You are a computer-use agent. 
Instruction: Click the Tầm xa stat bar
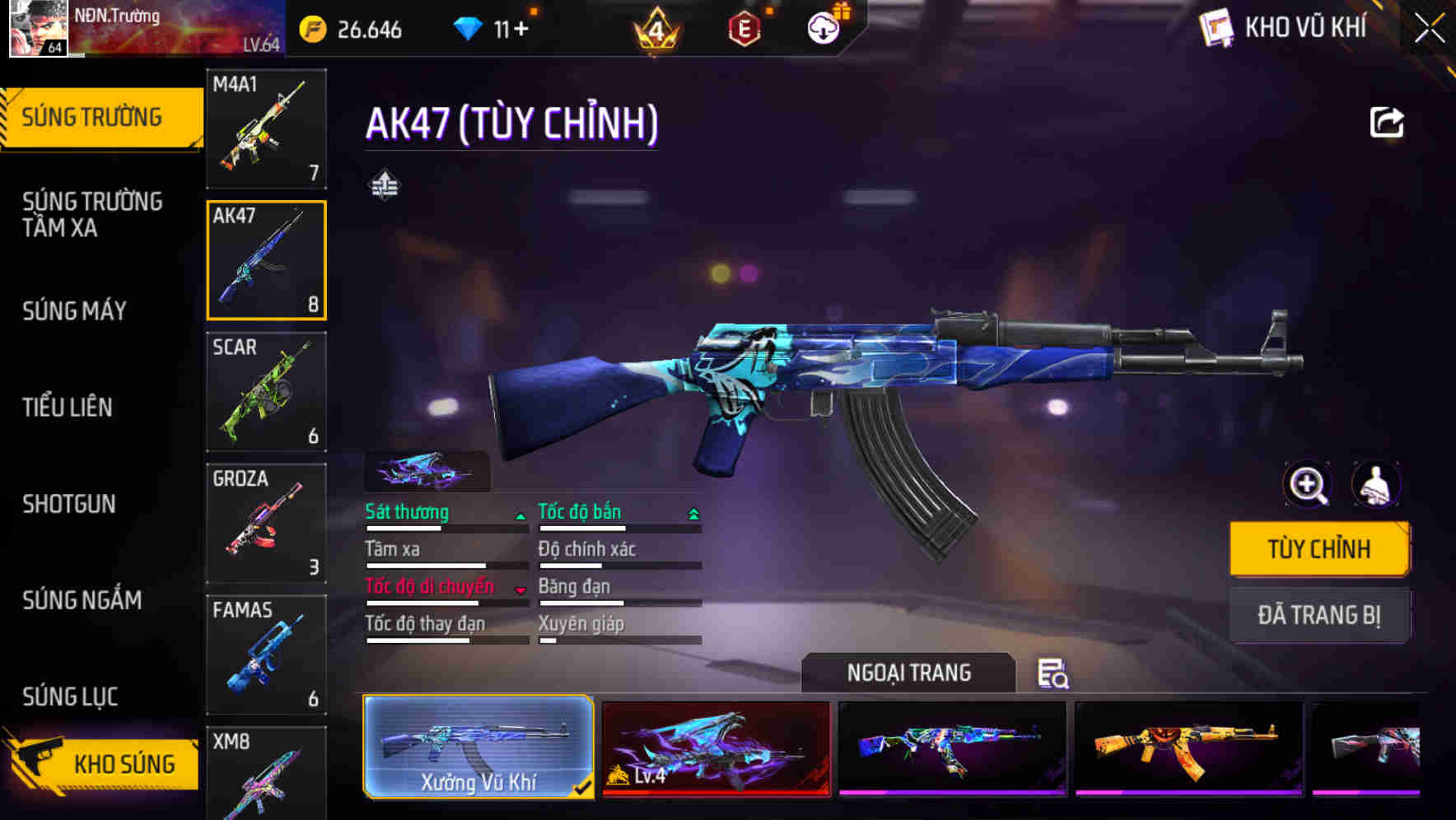(x=445, y=564)
